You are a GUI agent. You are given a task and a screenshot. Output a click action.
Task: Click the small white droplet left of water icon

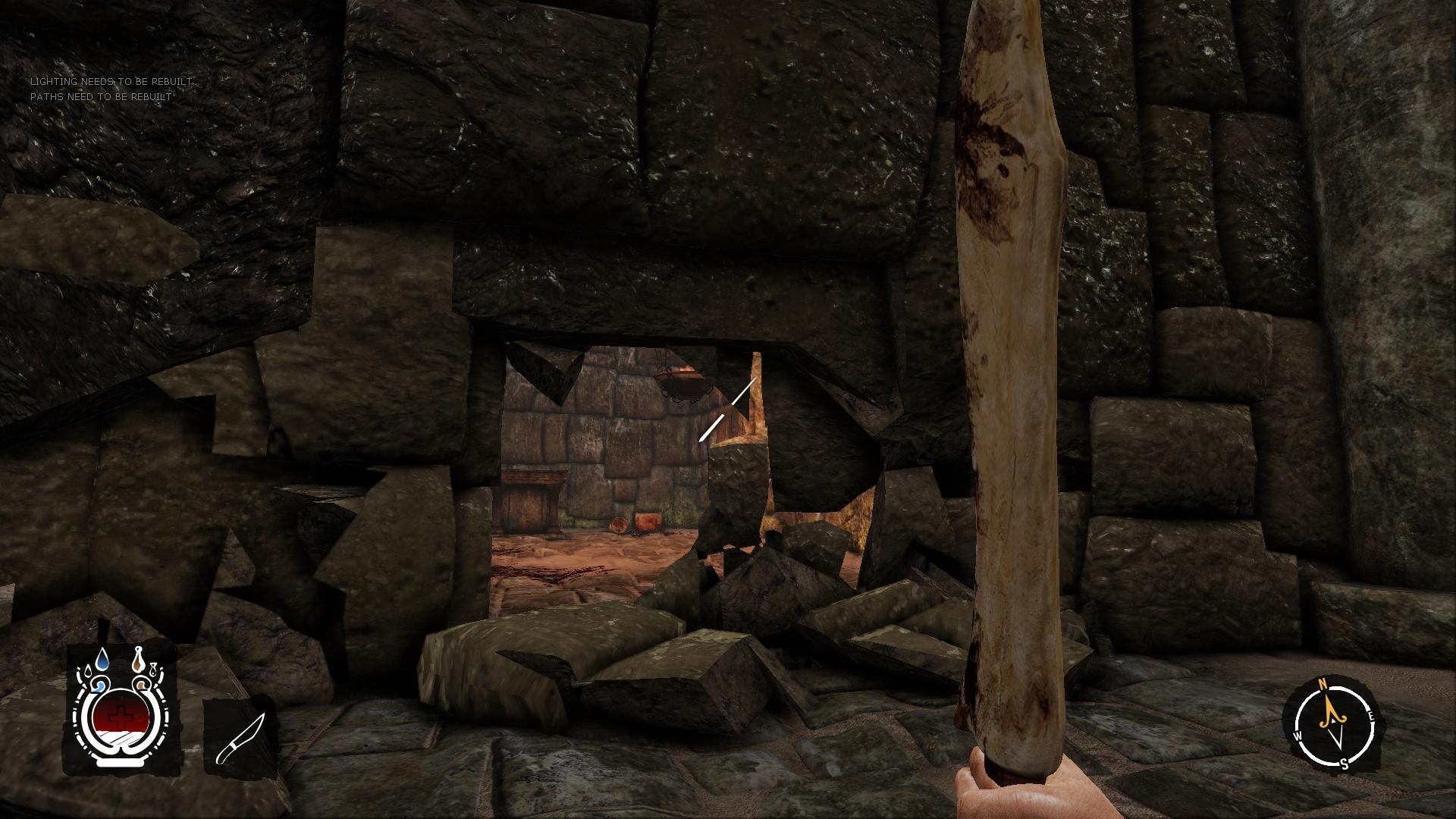pyautogui.click(x=87, y=670)
